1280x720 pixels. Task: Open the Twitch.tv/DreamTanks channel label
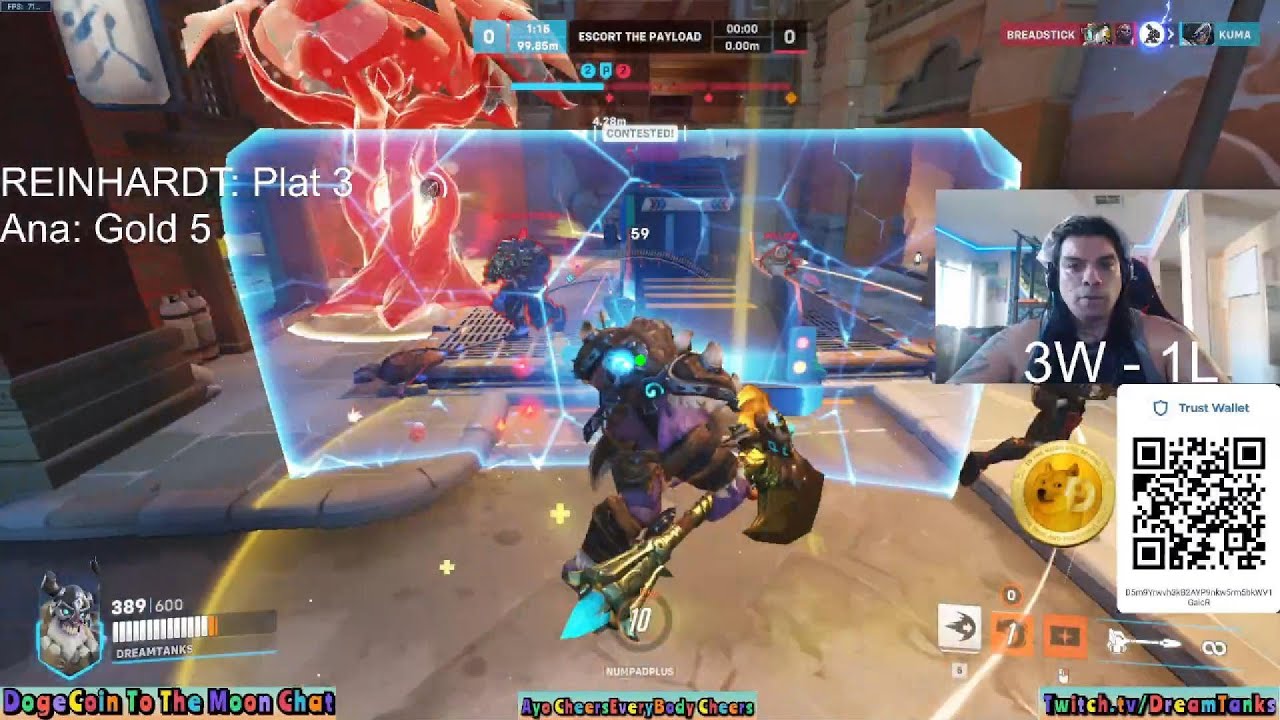click(1158, 704)
